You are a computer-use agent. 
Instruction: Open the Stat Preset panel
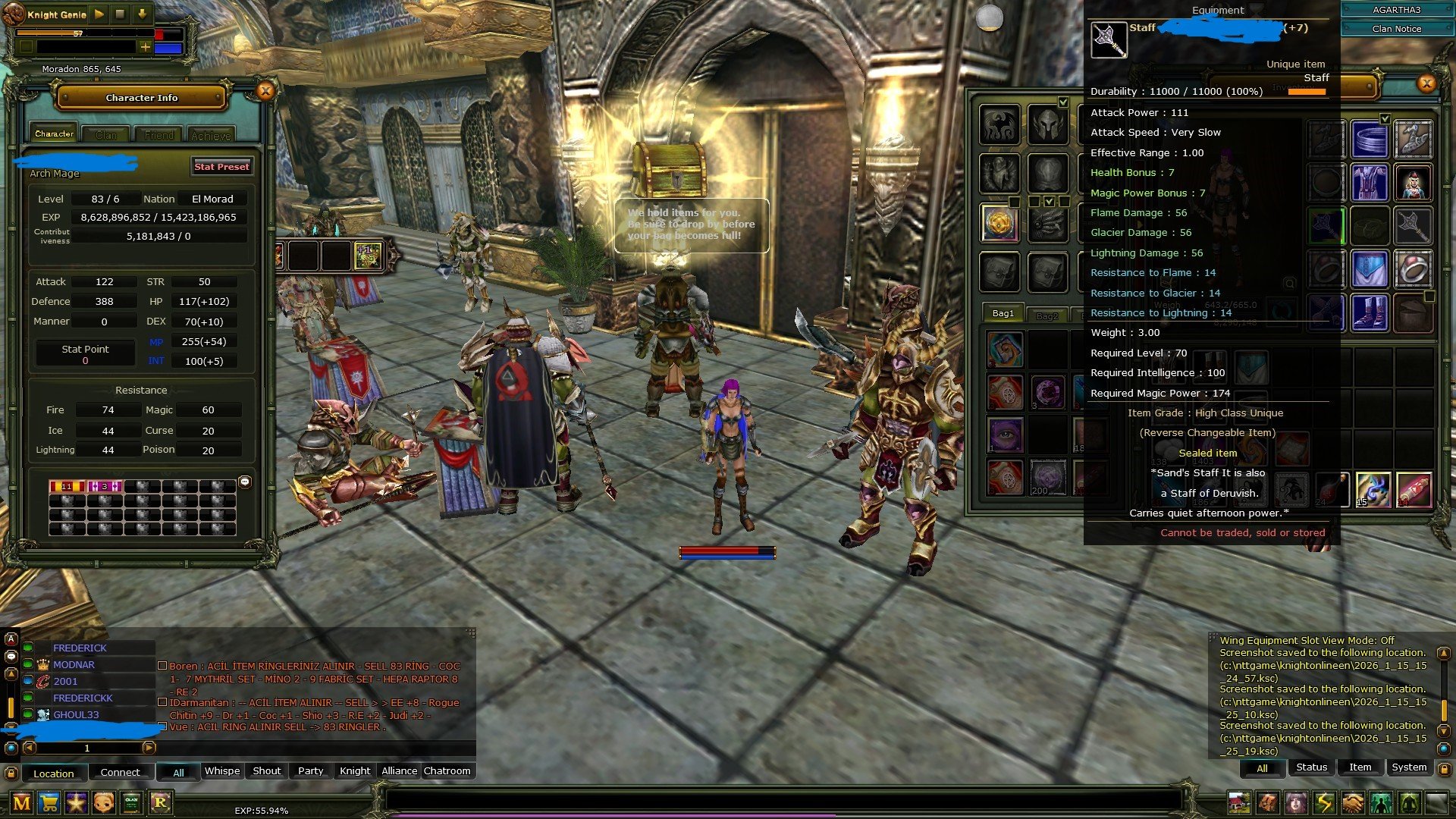click(221, 167)
